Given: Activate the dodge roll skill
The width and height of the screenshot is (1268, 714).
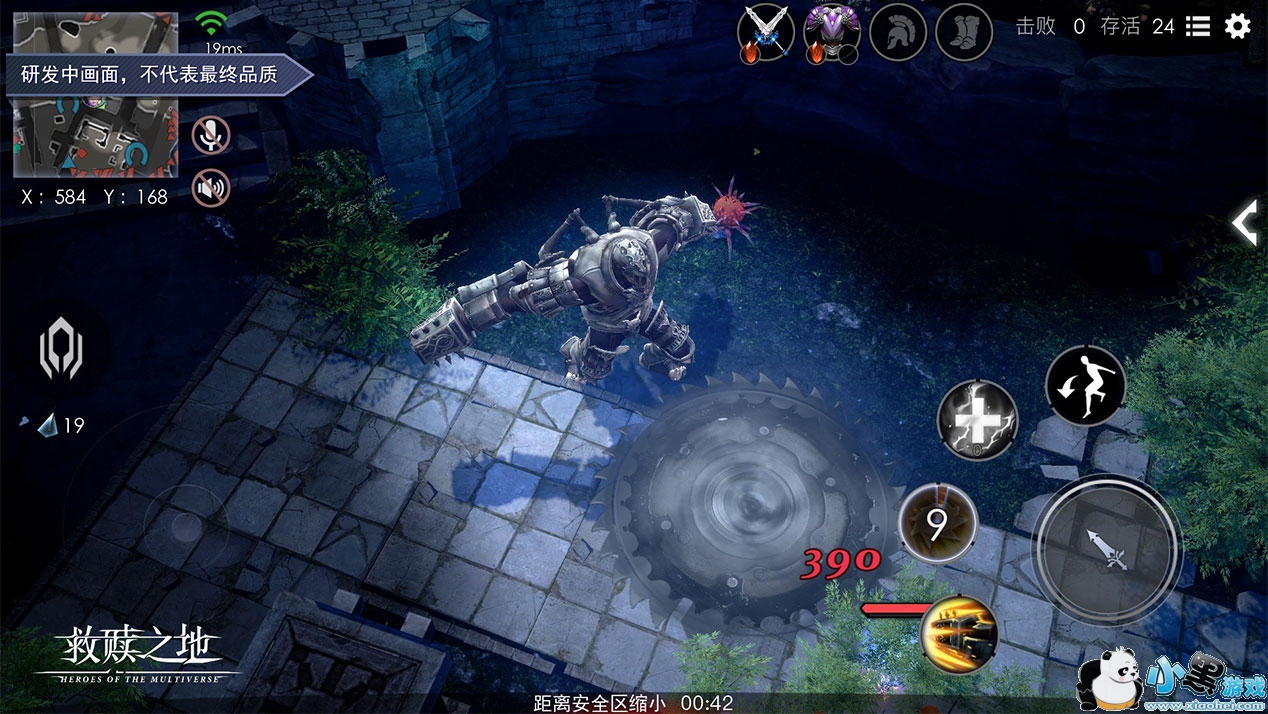Looking at the screenshot, I should (x=1085, y=386).
